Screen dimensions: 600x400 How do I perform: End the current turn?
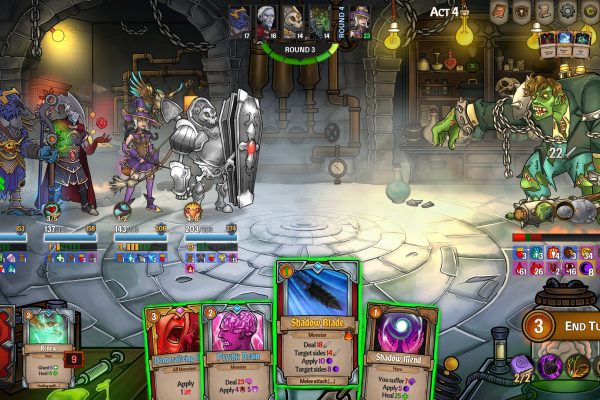(560, 327)
